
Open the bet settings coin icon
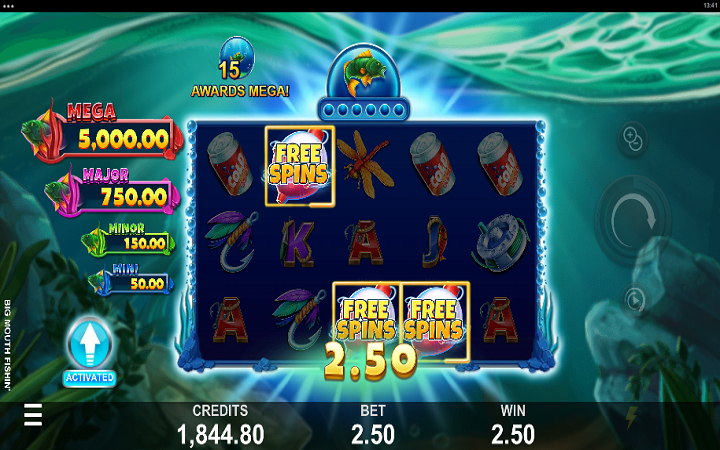pyautogui.click(x=634, y=138)
